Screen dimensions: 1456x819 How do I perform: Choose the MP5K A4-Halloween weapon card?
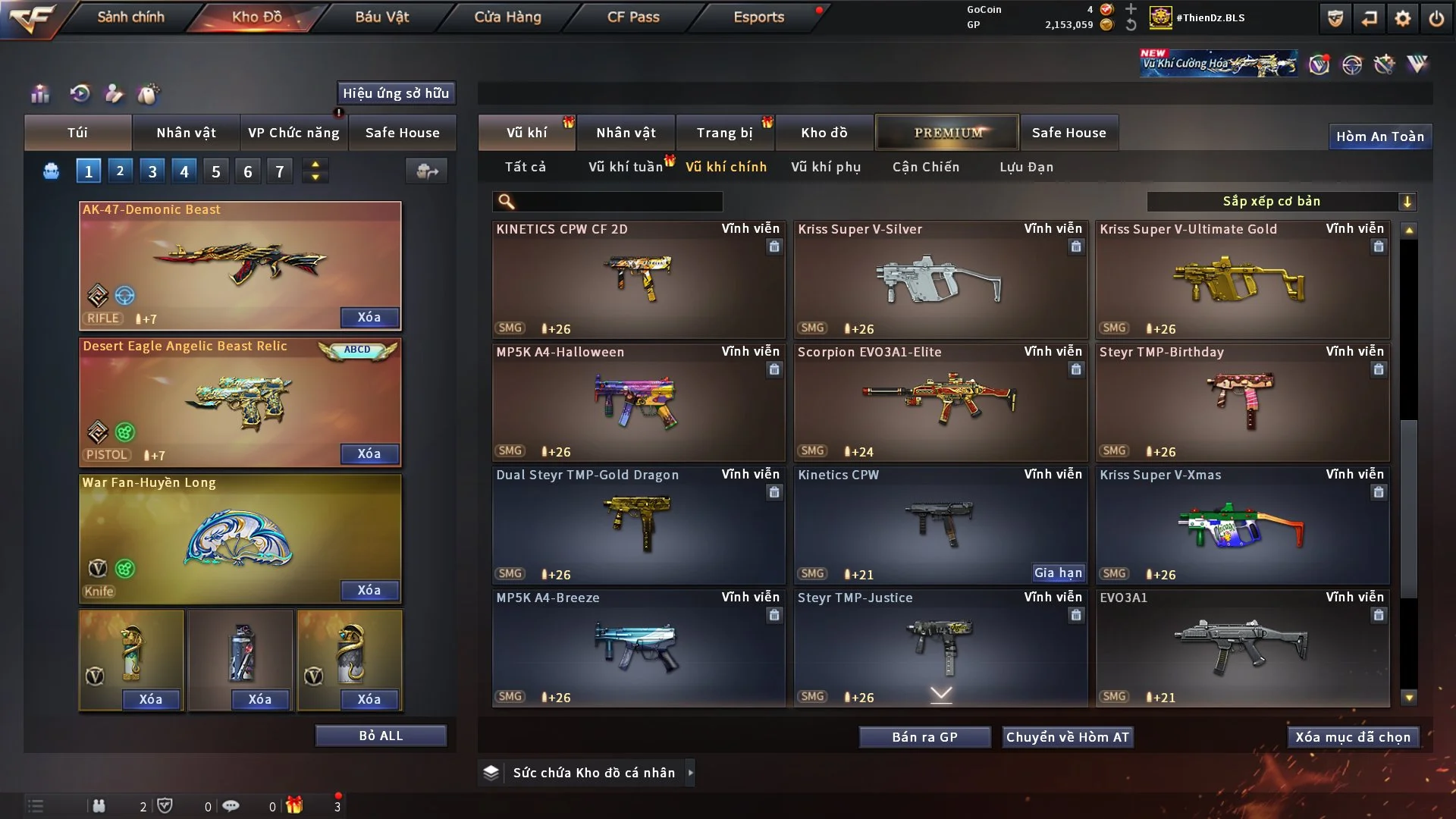click(x=638, y=403)
